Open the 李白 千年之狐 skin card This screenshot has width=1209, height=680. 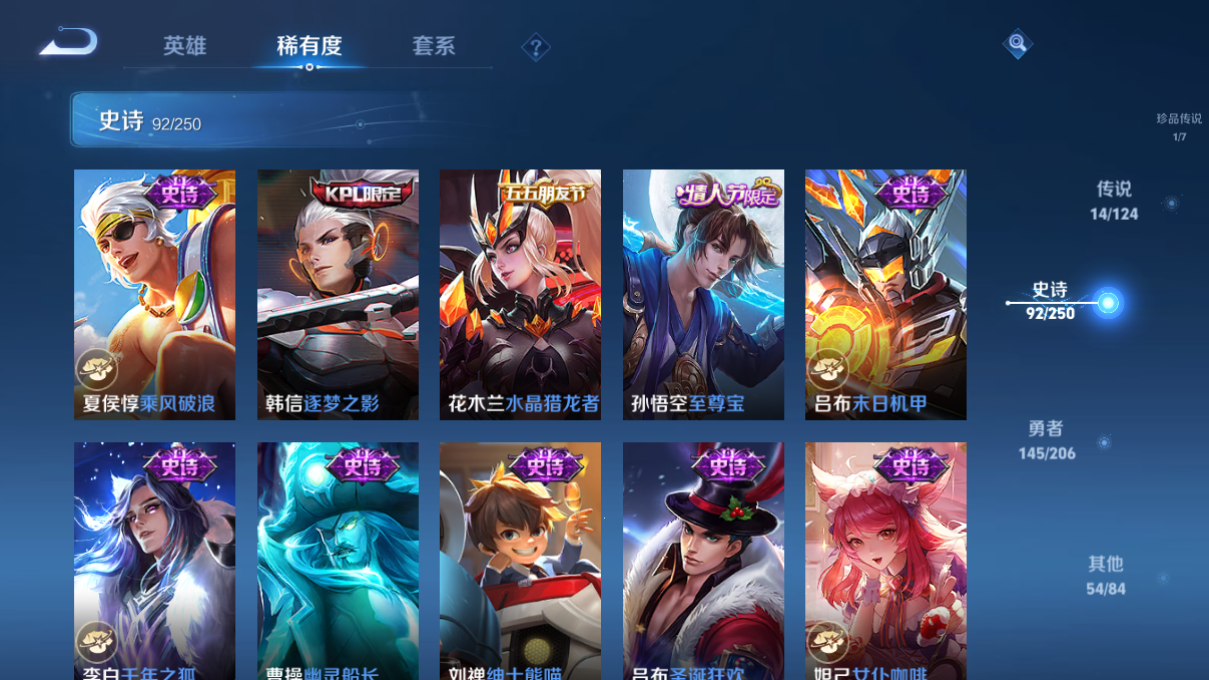coord(155,560)
